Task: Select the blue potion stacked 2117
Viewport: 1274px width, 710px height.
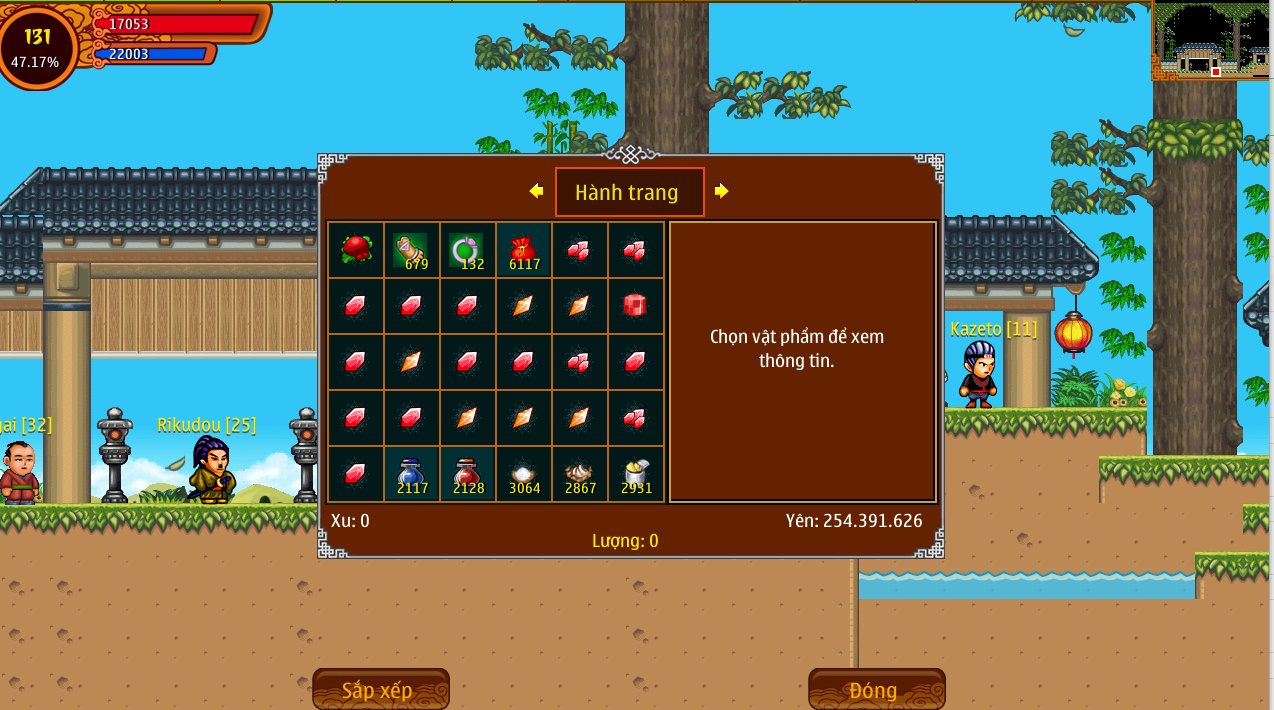Action: pos(411,475)
